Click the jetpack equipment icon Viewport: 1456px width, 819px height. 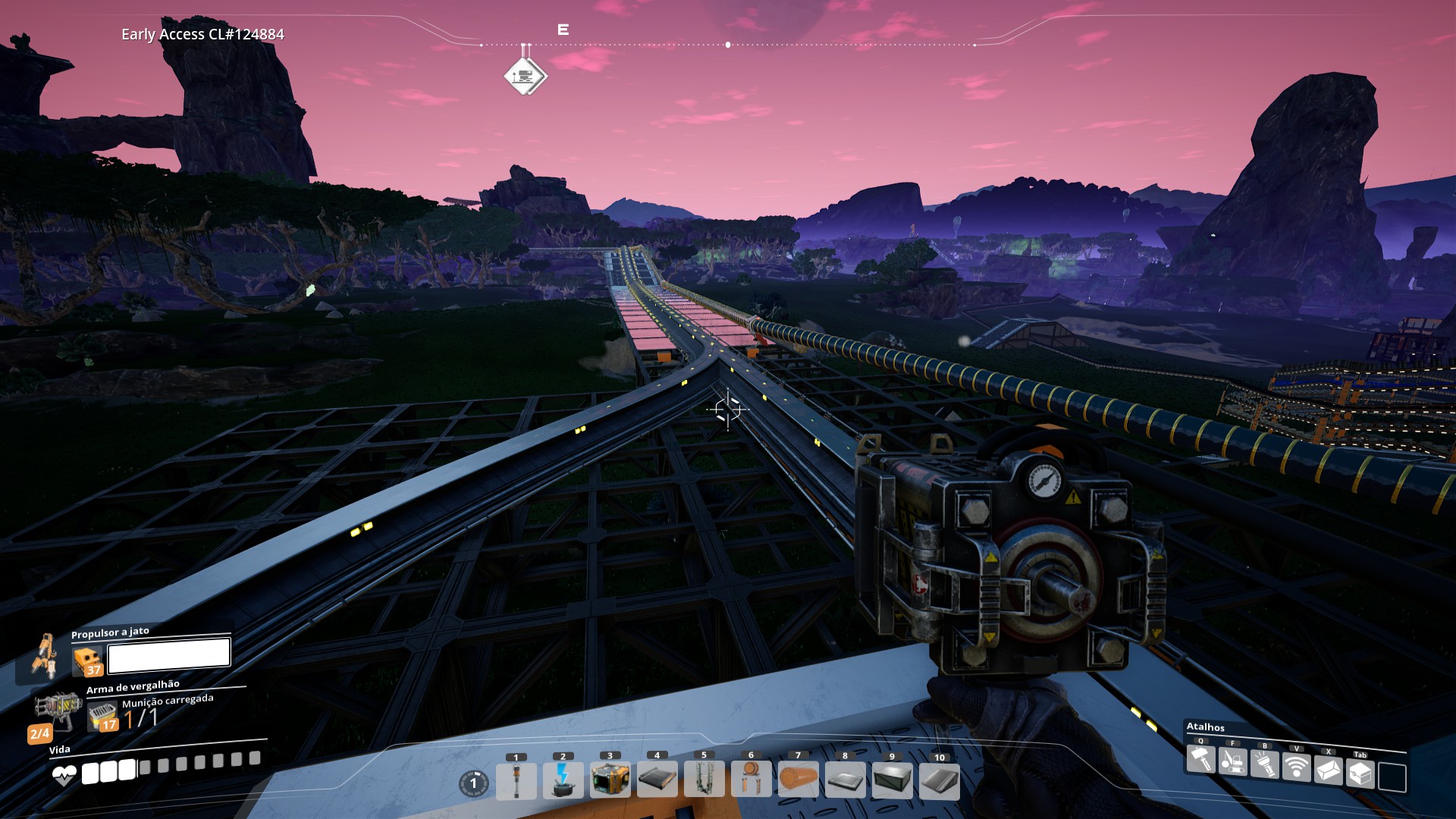click(x=45, y=655)
